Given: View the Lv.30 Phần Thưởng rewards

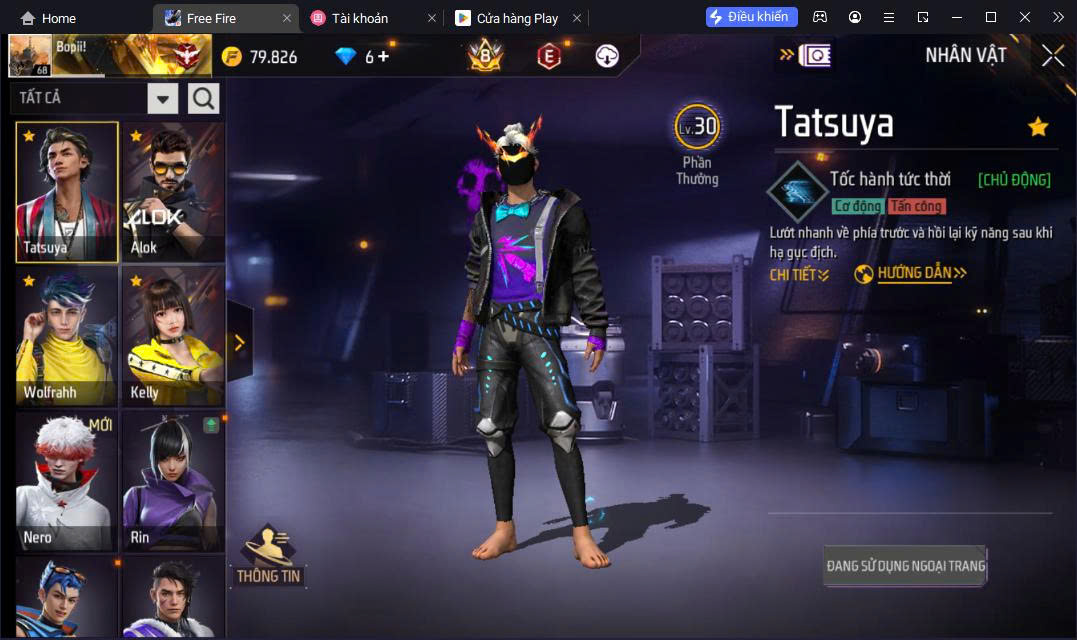Looking at the screenshot, I should click(x=697, y=144).
